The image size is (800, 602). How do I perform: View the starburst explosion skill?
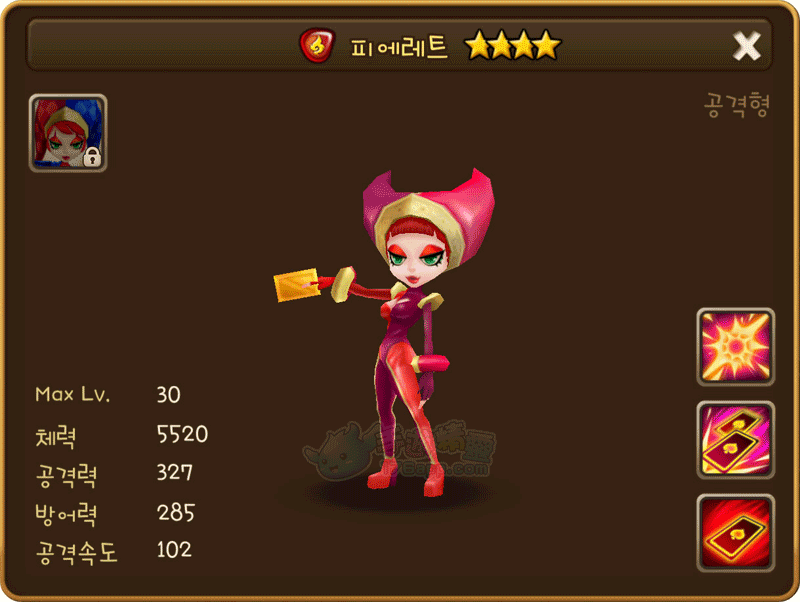(x=735, y=347)
